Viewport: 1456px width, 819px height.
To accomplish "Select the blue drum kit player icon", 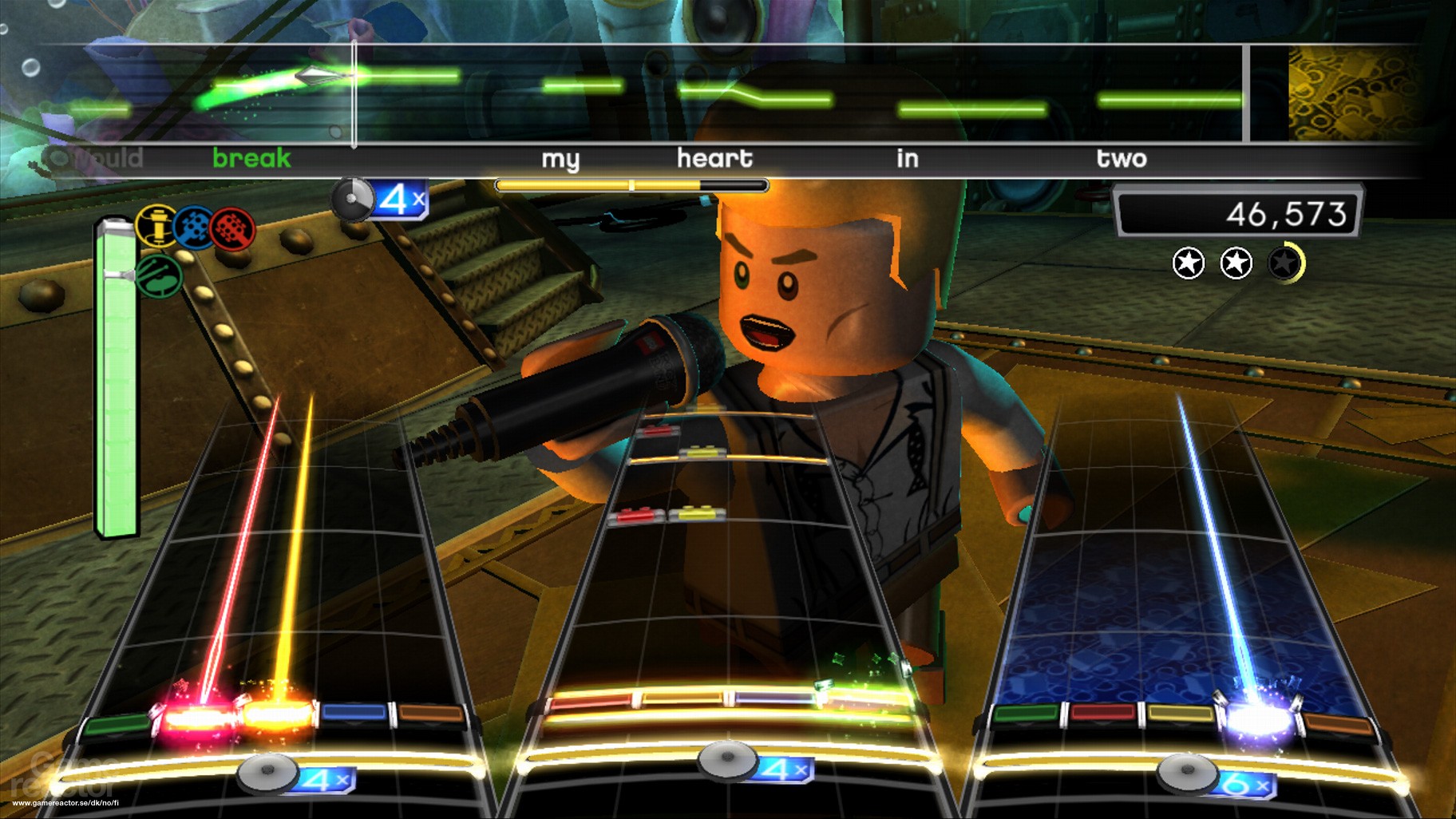I will 194,227.
